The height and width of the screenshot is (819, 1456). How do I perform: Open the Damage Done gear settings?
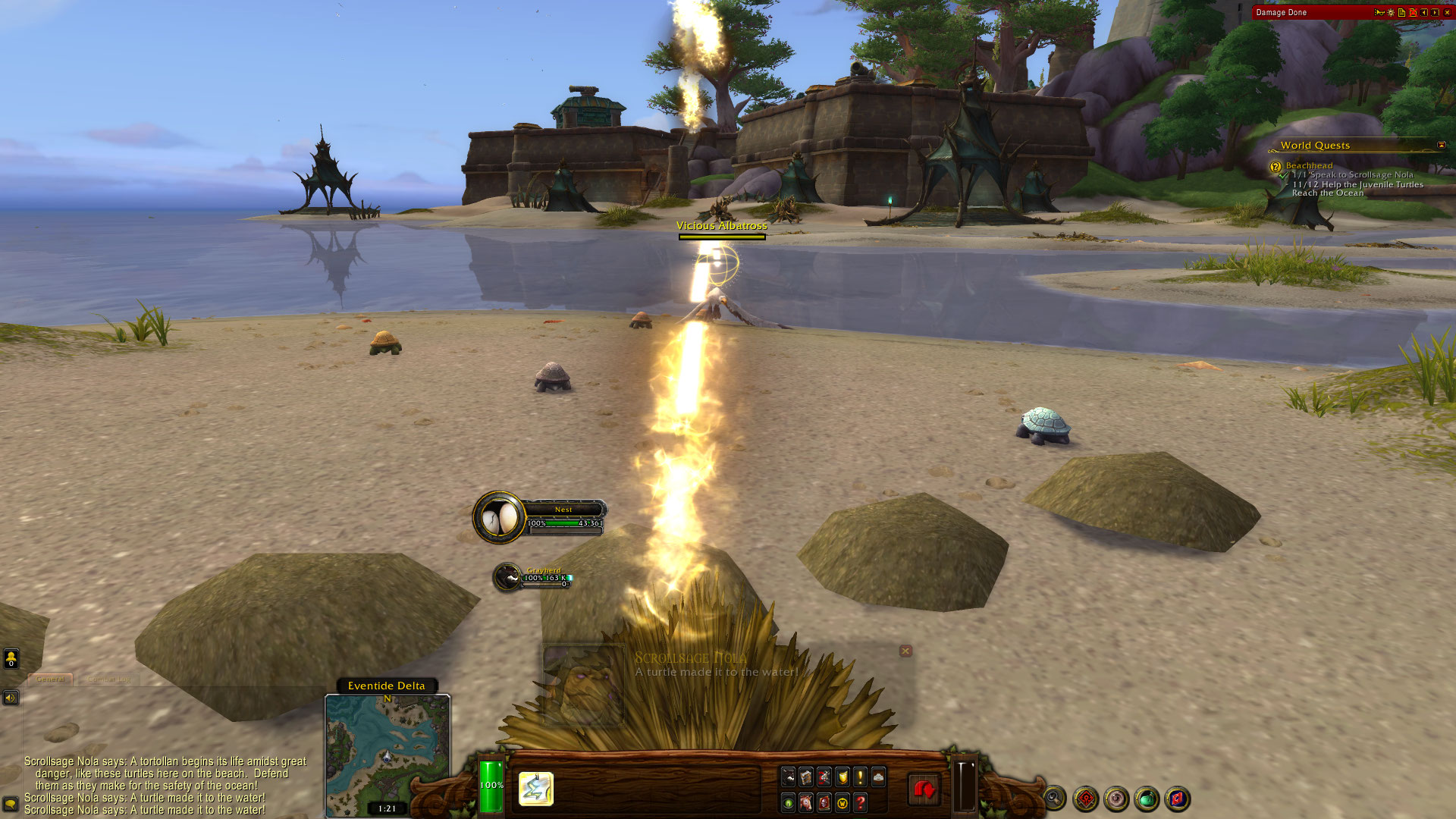tap(1391, 12)
